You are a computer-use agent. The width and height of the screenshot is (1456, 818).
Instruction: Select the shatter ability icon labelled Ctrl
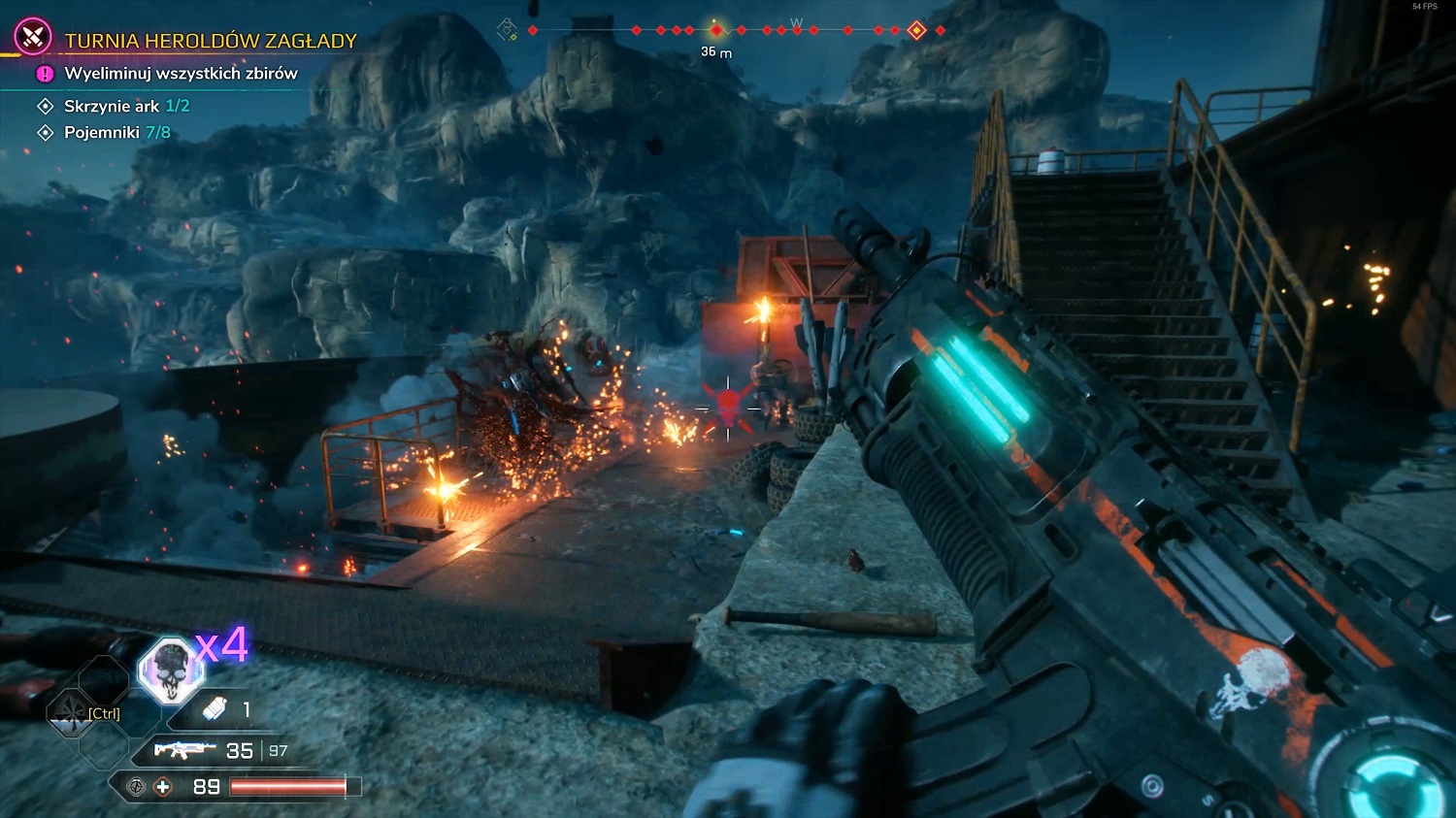72,713
